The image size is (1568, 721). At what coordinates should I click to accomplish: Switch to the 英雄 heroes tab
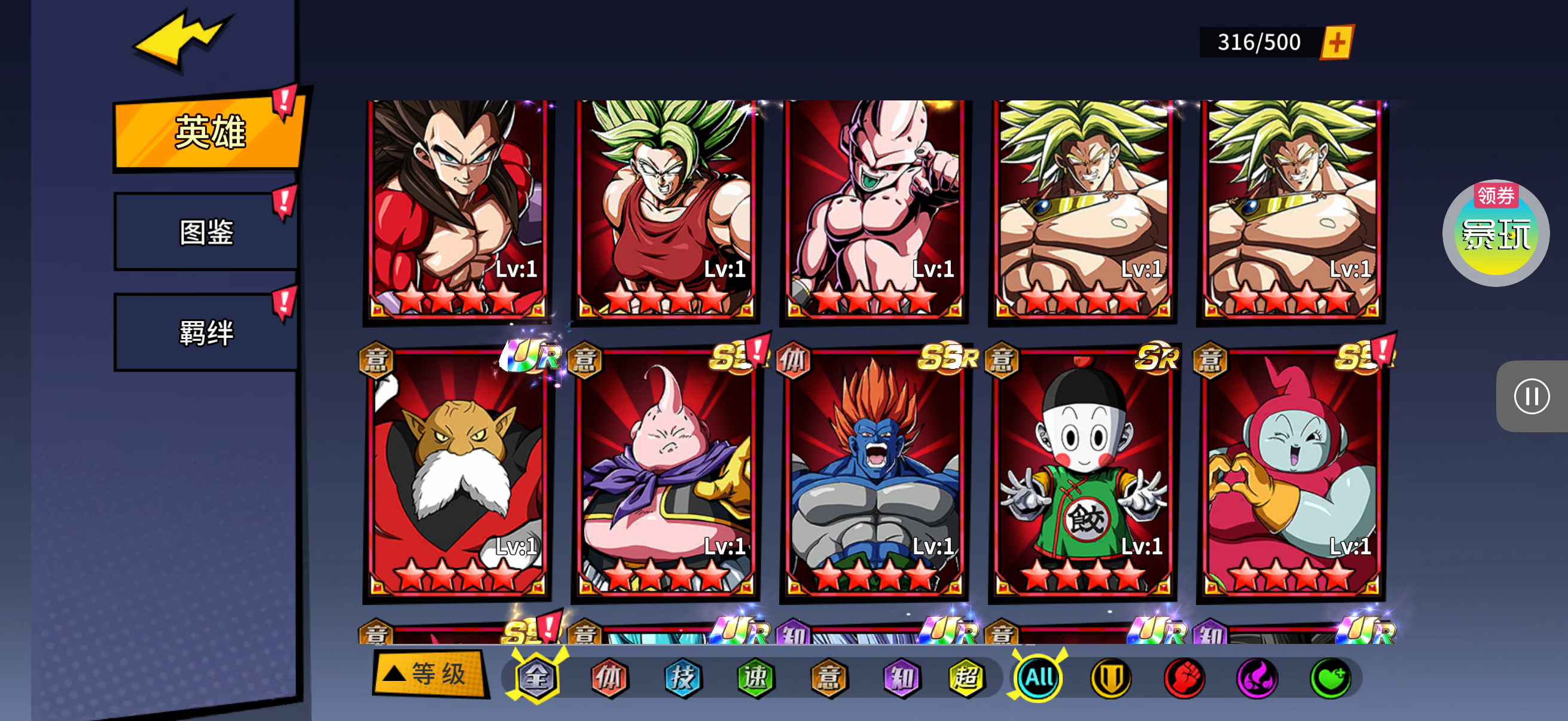(209, 131)
